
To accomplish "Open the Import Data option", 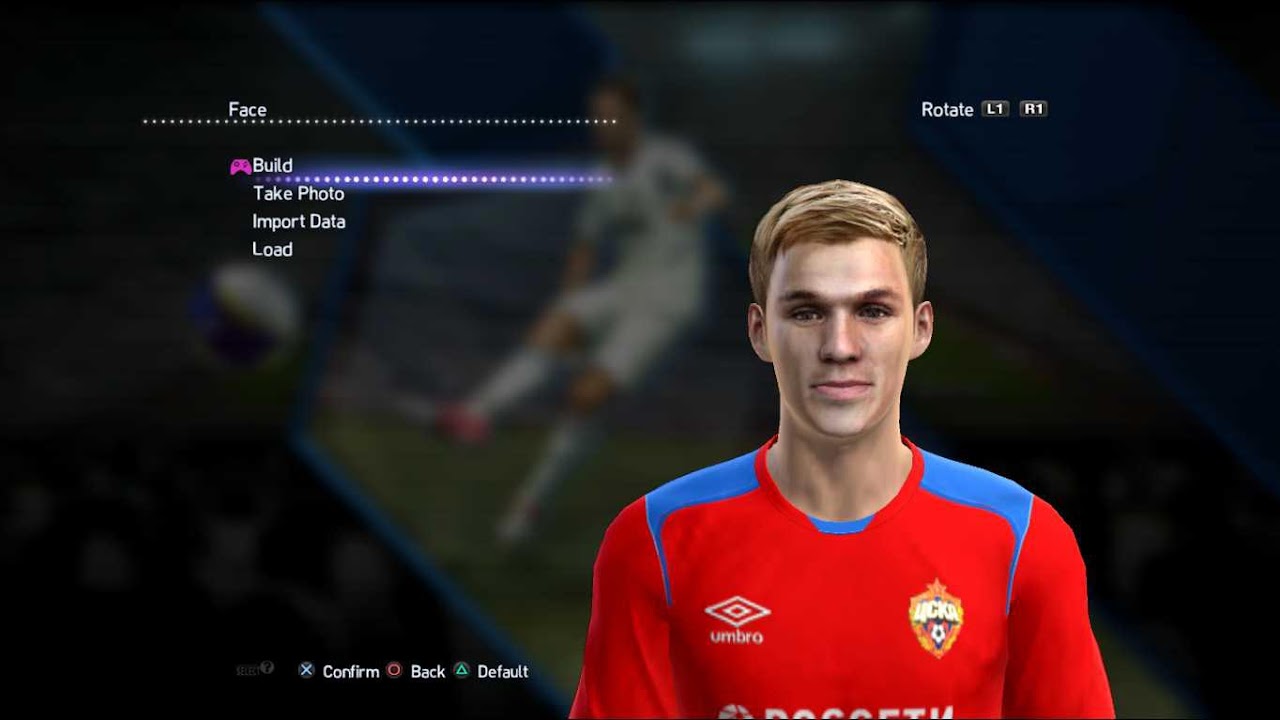I will [300, 221].
